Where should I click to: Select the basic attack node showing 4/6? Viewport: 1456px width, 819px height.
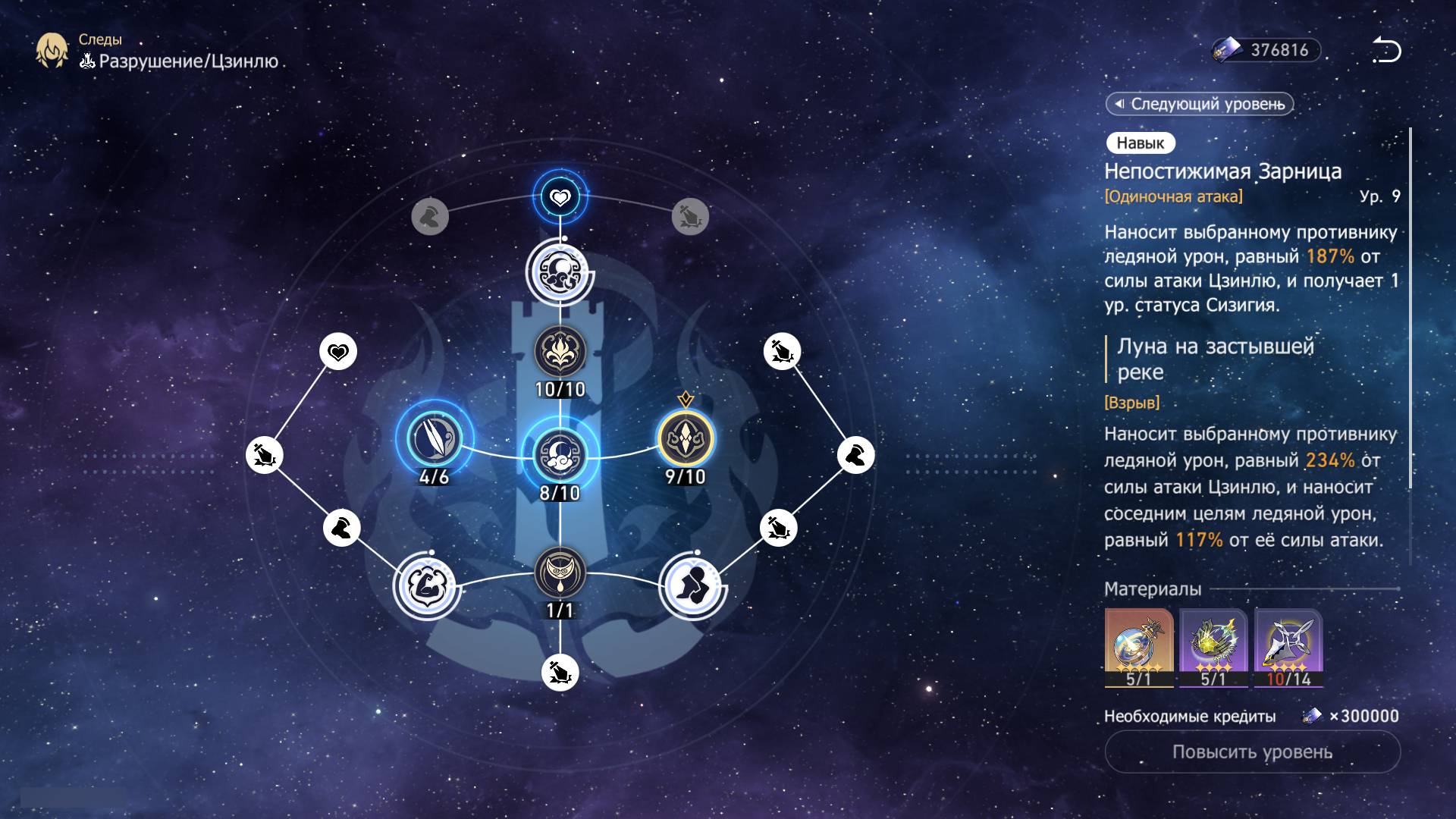point(435,439)
